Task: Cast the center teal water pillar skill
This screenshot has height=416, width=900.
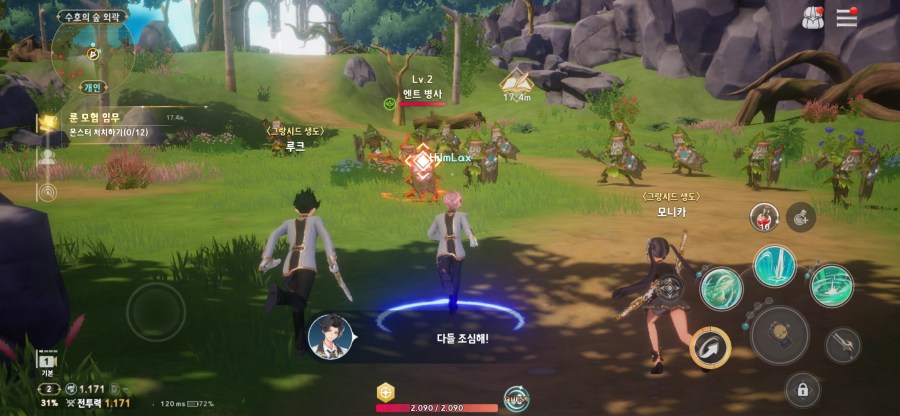Action: (x=774, y=266)
